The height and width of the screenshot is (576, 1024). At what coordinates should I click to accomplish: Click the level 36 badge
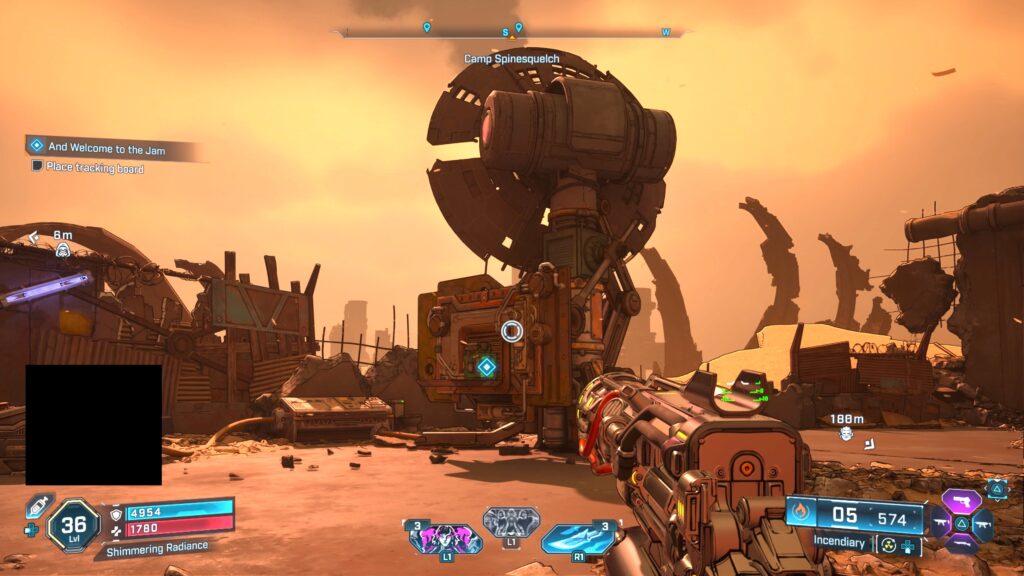pyautogui.click(x=73, y=524)
